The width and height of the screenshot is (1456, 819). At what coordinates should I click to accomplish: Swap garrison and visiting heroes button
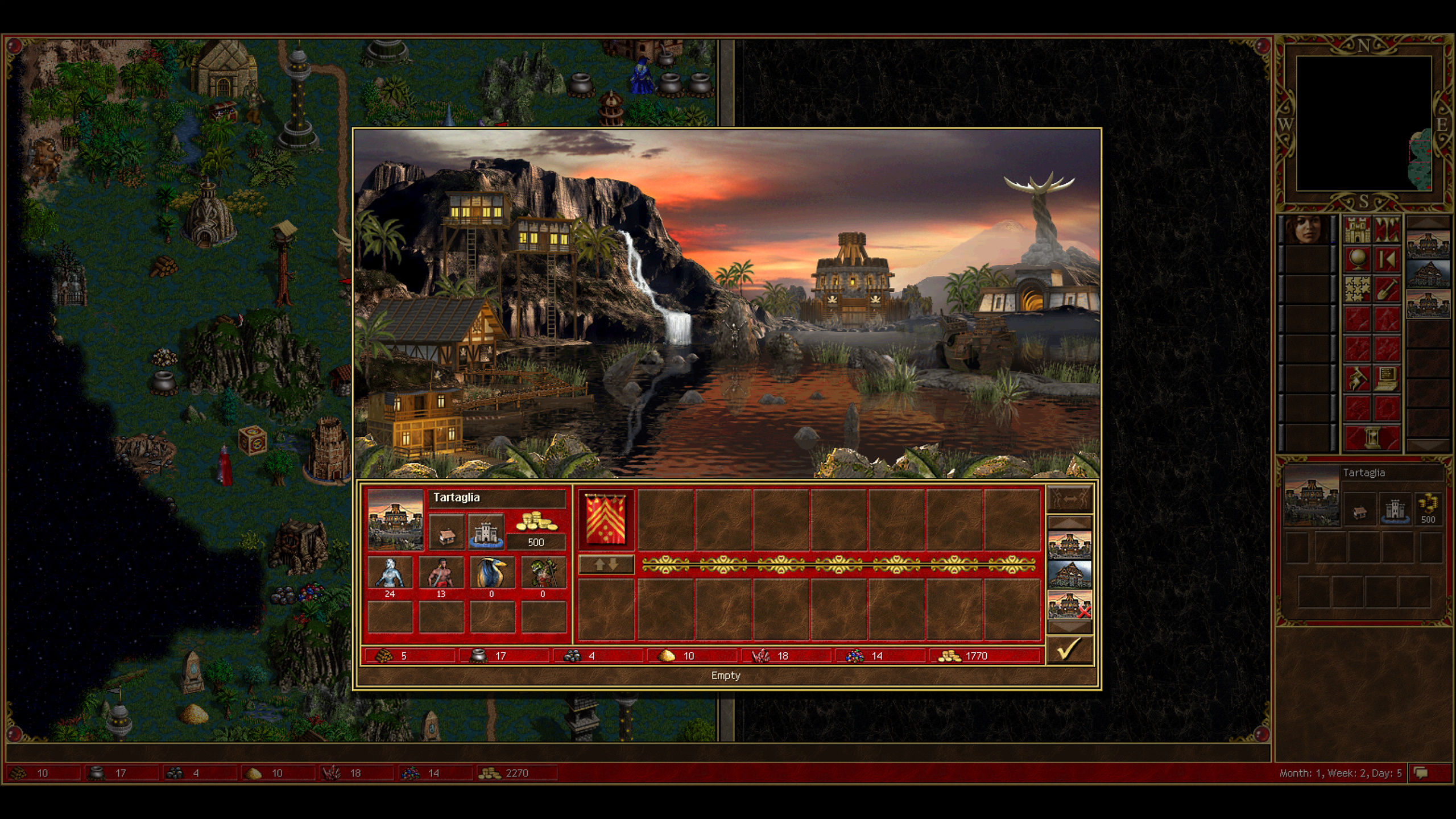coord(606,565)
